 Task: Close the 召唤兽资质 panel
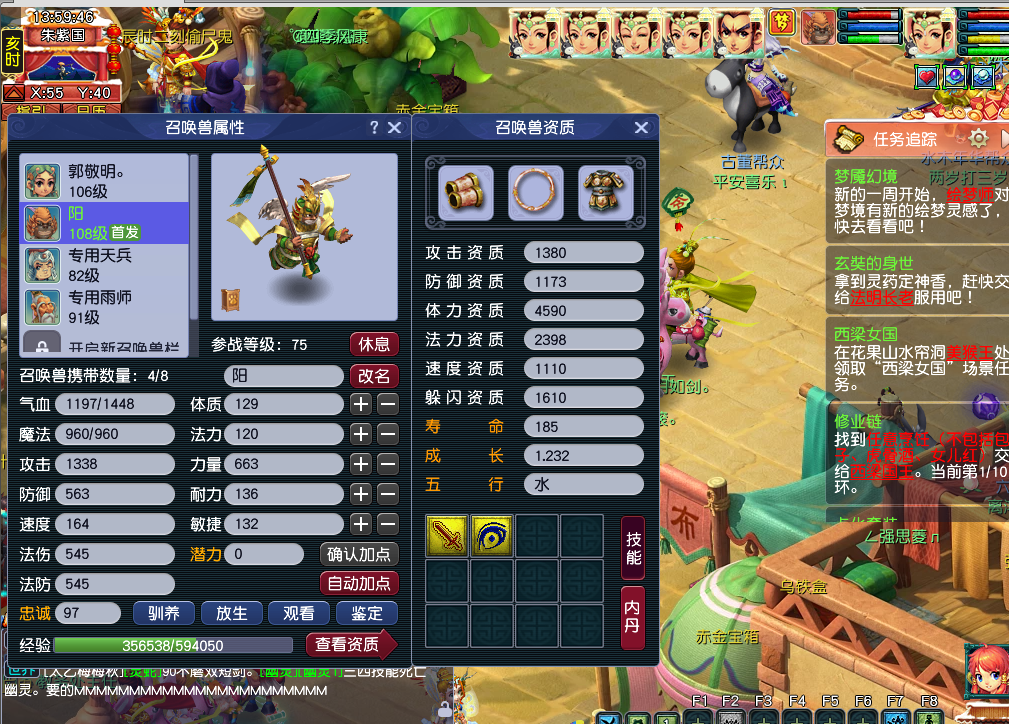click(641, 128)
